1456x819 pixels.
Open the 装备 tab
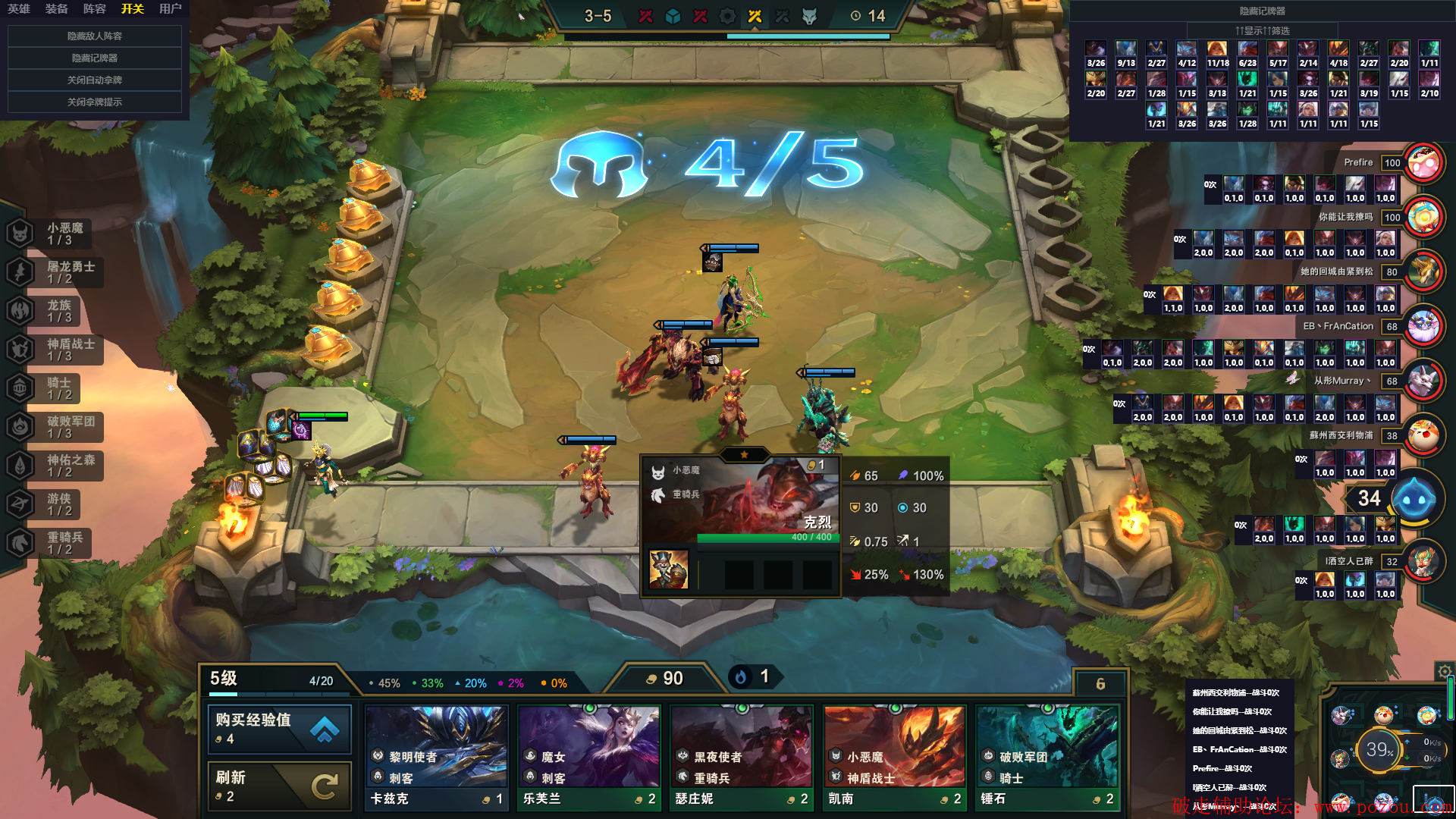coord(57,9)
